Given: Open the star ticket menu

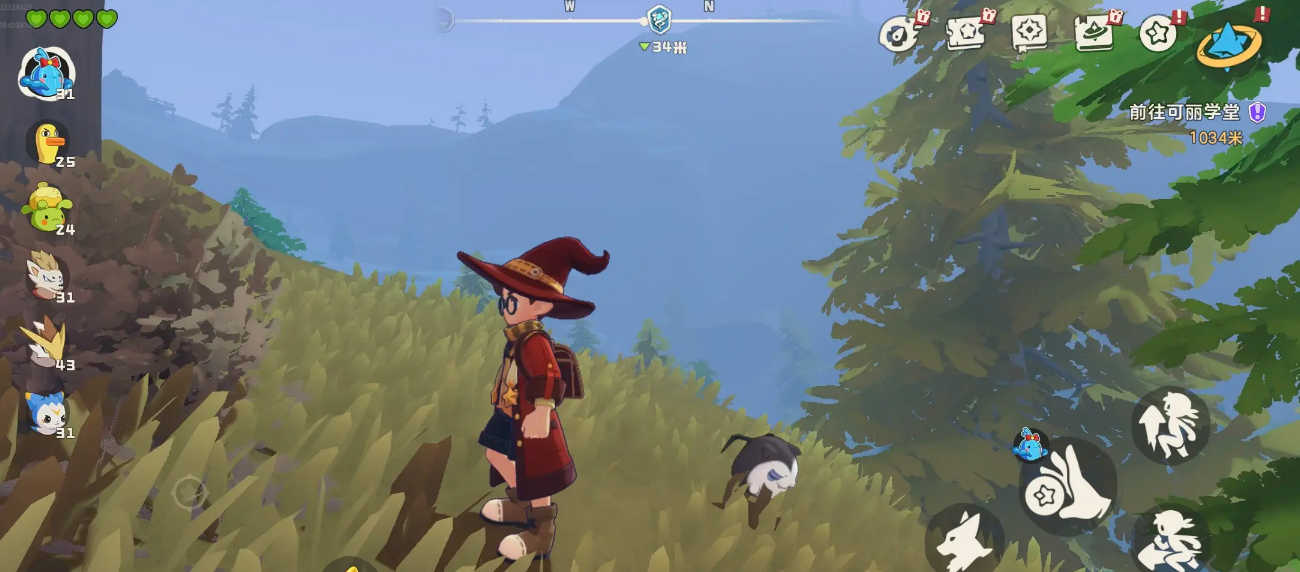Looking at the screenshot, I should [x=965, y=33].
